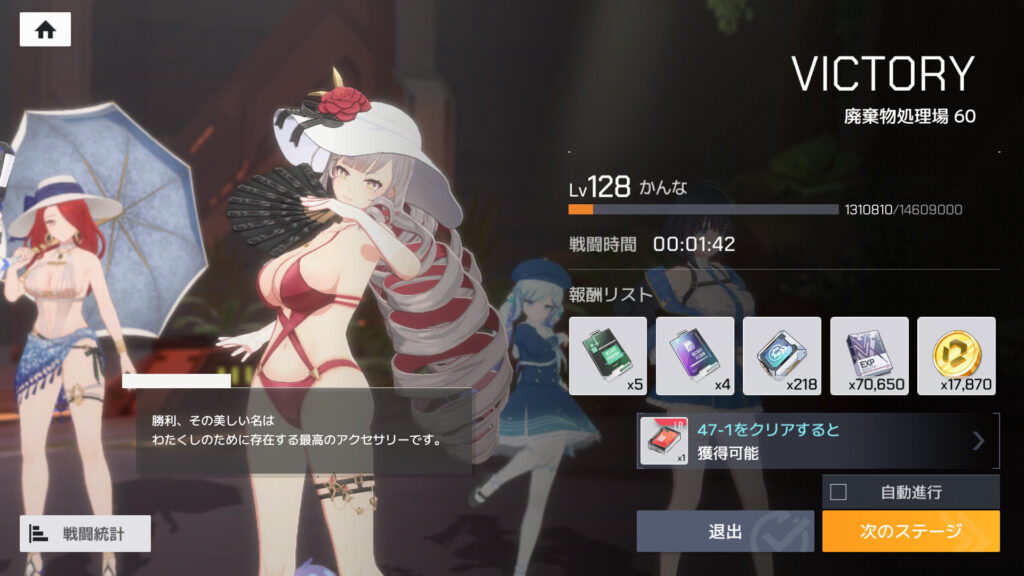Proceed to 次のステージ
Screen dimensions: 1024x576
[x=910, y=531]
